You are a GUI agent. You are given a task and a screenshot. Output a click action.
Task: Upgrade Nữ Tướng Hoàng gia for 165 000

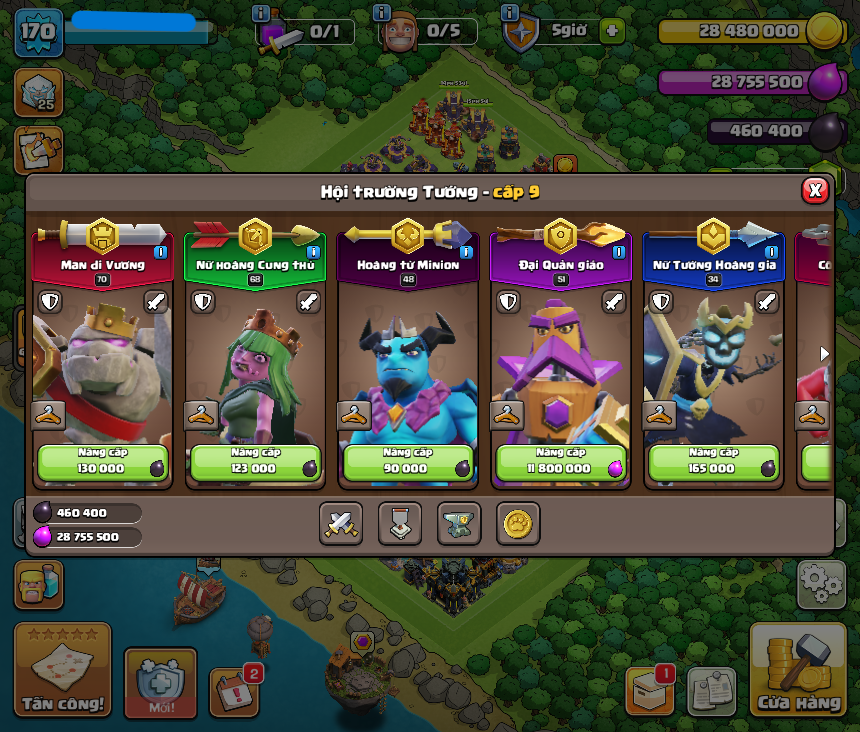click(x=714, y=462)
